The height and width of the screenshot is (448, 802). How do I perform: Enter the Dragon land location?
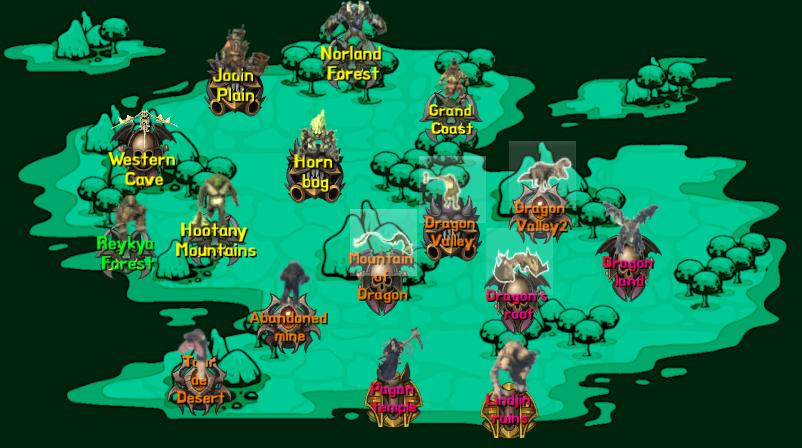(x=627, y=268)
